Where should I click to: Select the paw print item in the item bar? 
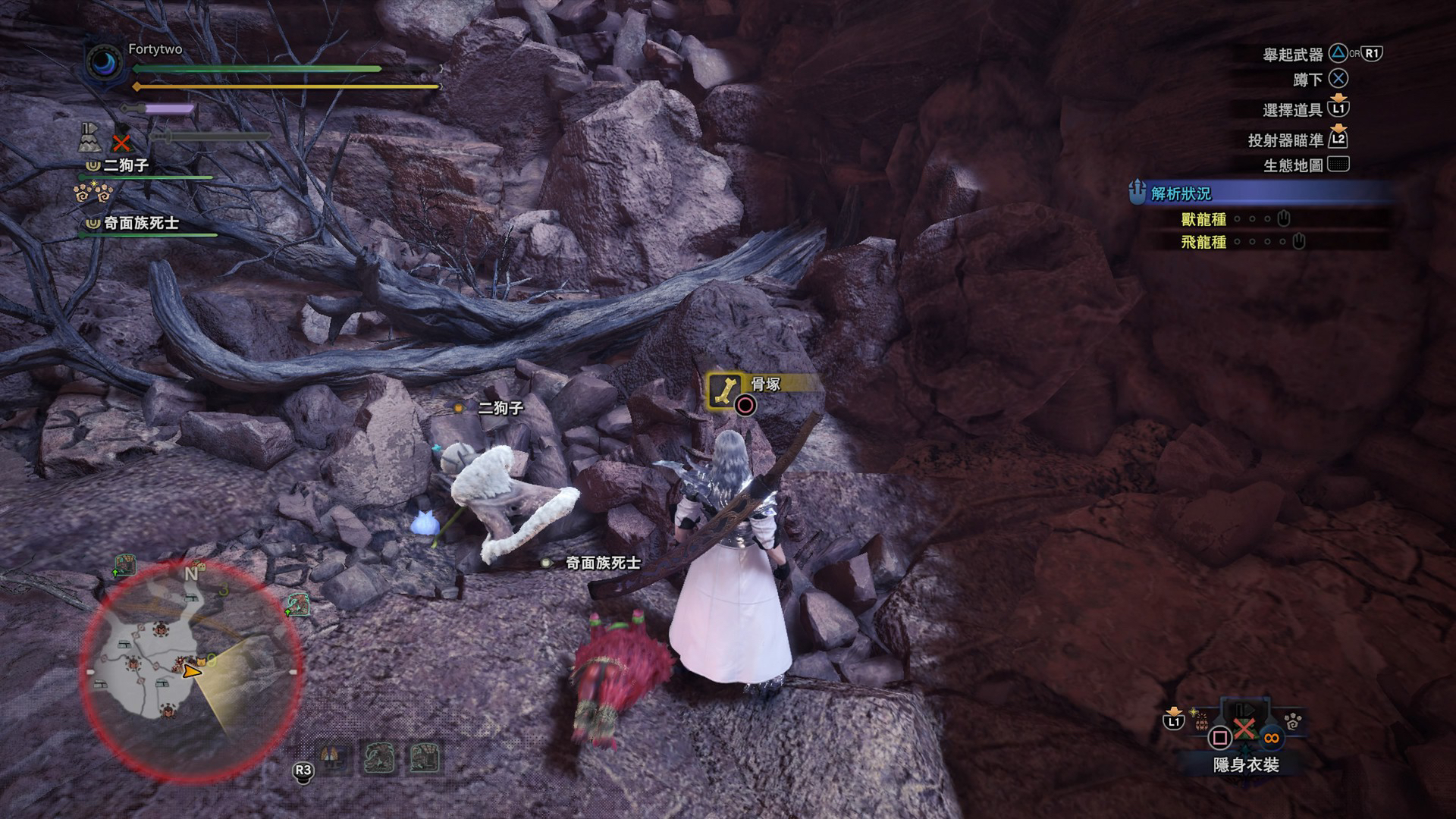(1293, 722)
